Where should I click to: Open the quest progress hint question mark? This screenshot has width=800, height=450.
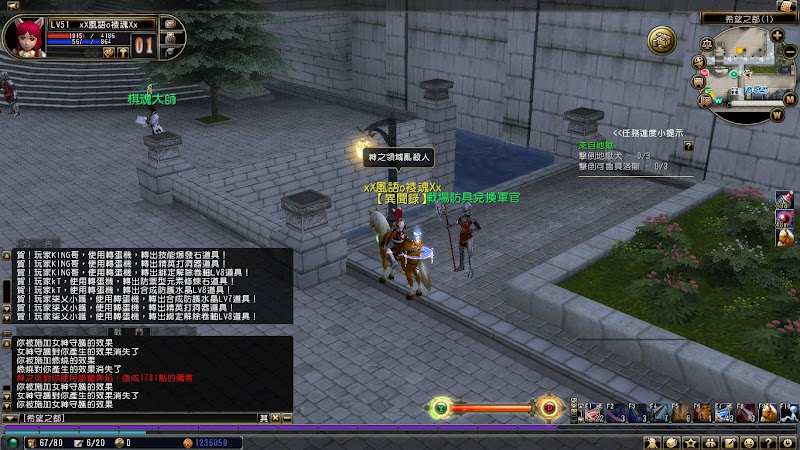pyautogui.click(x=688, y=145)
